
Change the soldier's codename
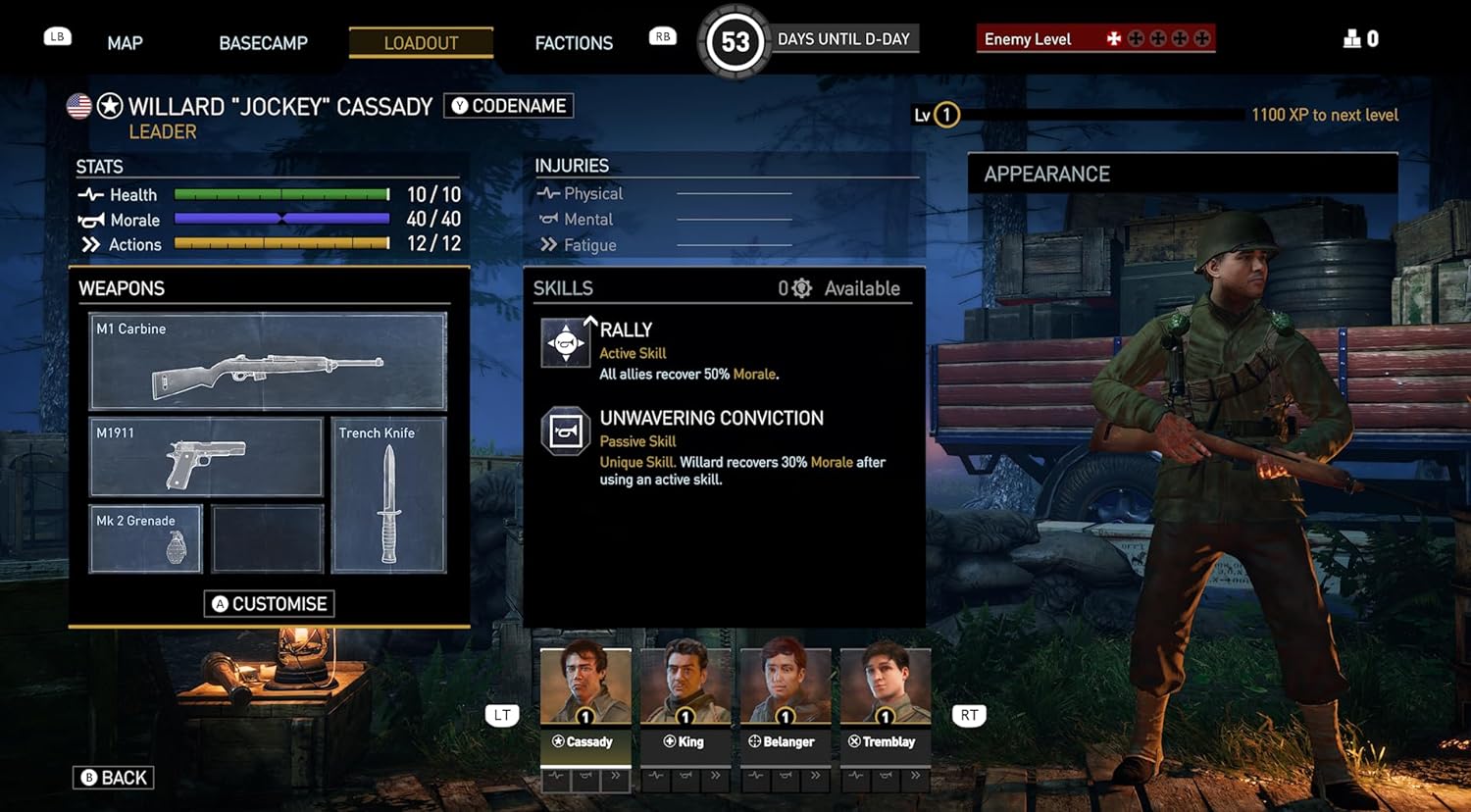coord(509,106)
